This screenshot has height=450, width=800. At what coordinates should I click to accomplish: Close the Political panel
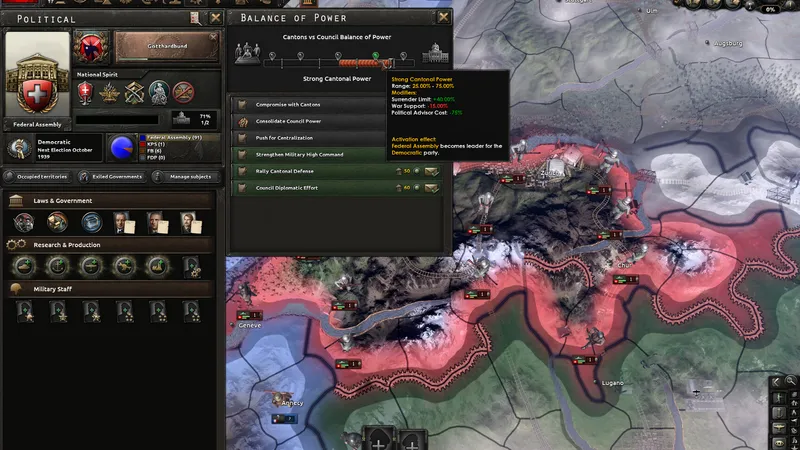(213, 17)
